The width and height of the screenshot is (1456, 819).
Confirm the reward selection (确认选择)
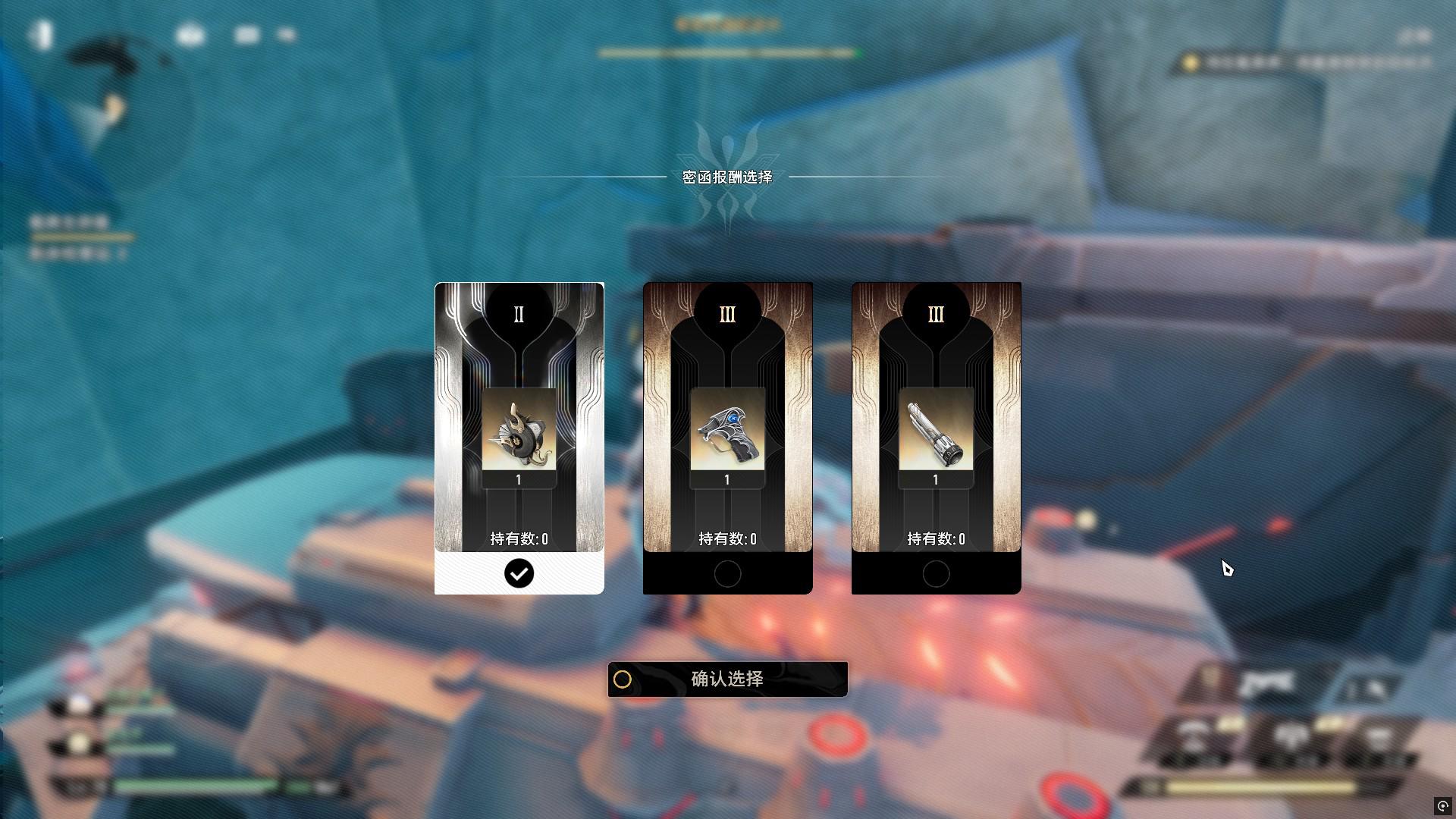(727, 679)
